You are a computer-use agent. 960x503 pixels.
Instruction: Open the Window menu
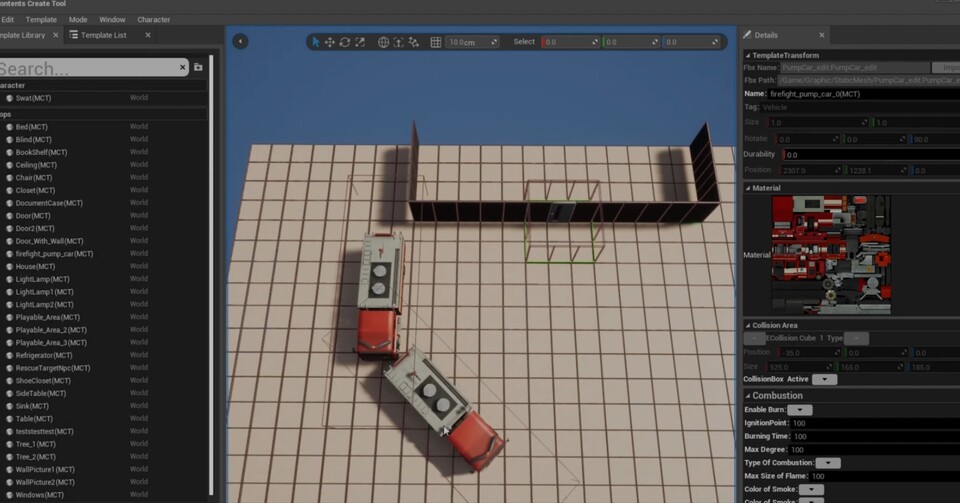(112, 19)
